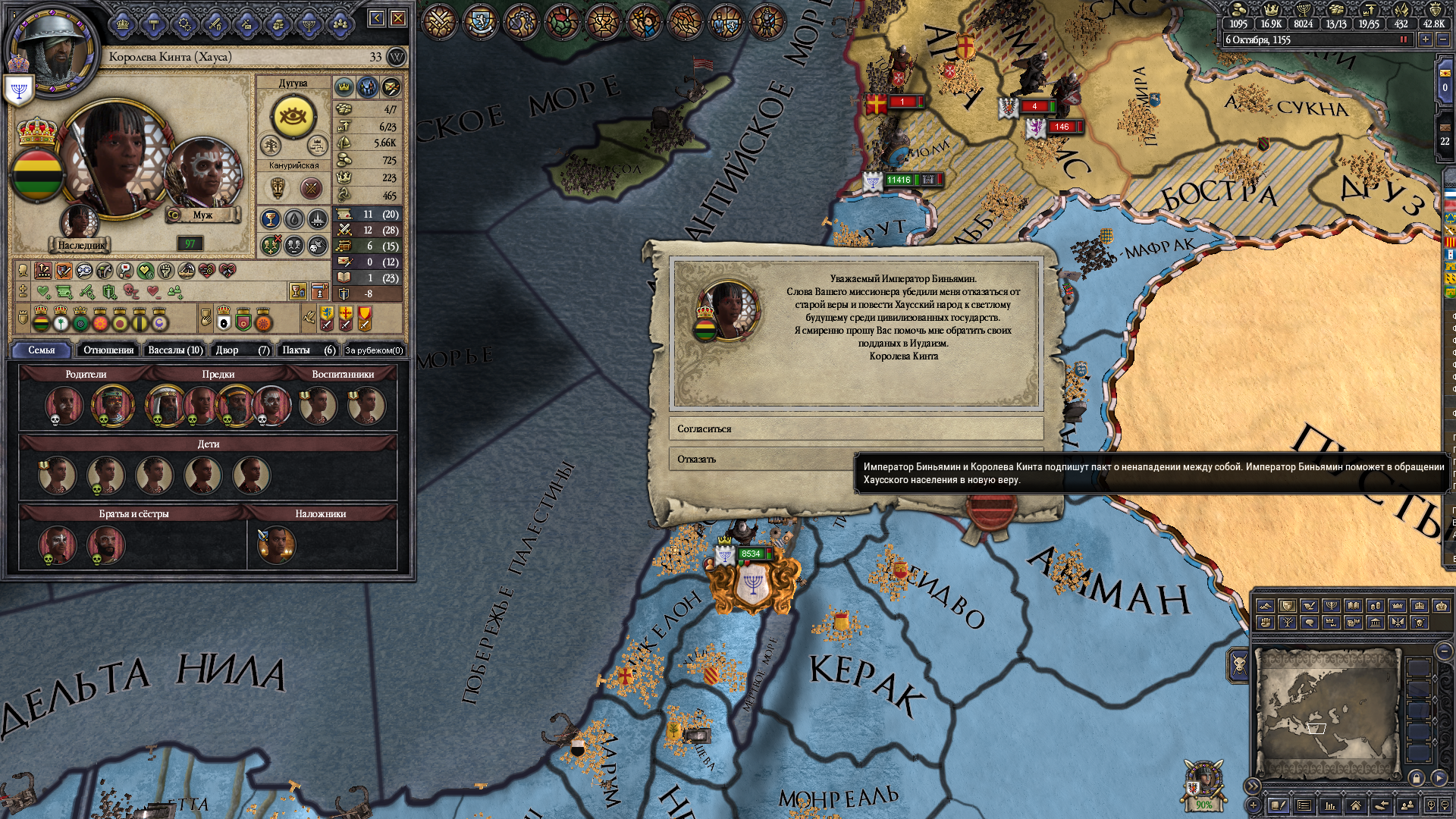Increase game speed with the plus button
The width and height of the screenshot is (1456, 819).
click(x=1426, y=40)
